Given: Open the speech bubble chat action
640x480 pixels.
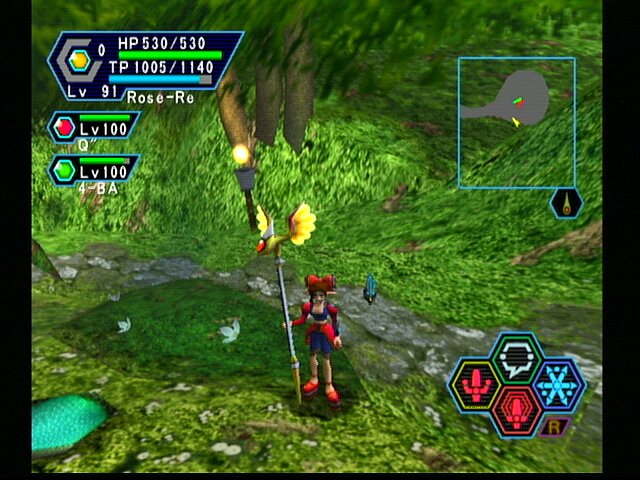Looking at the screenshot, I should (x=517, y=356).
